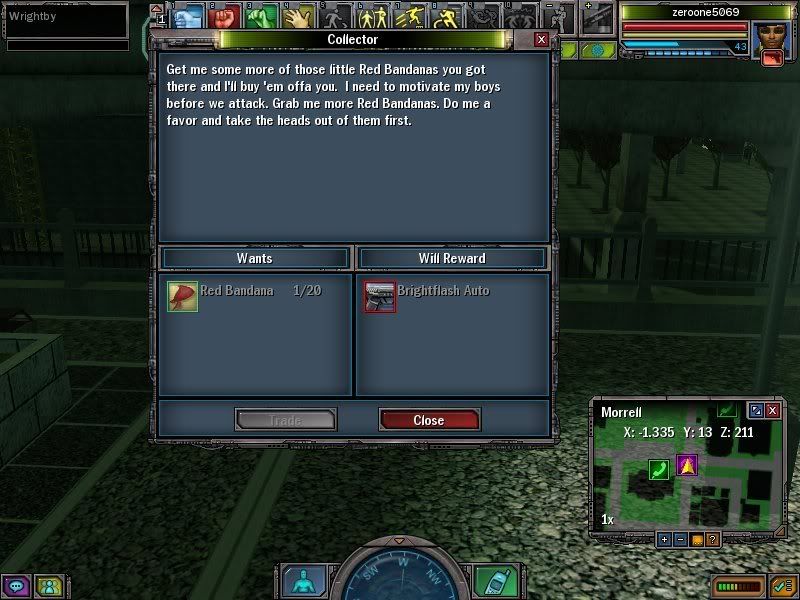Screen dimensions: 800x600
Task: Zoom in the minimap with plus button
Action: coord(663,539)
